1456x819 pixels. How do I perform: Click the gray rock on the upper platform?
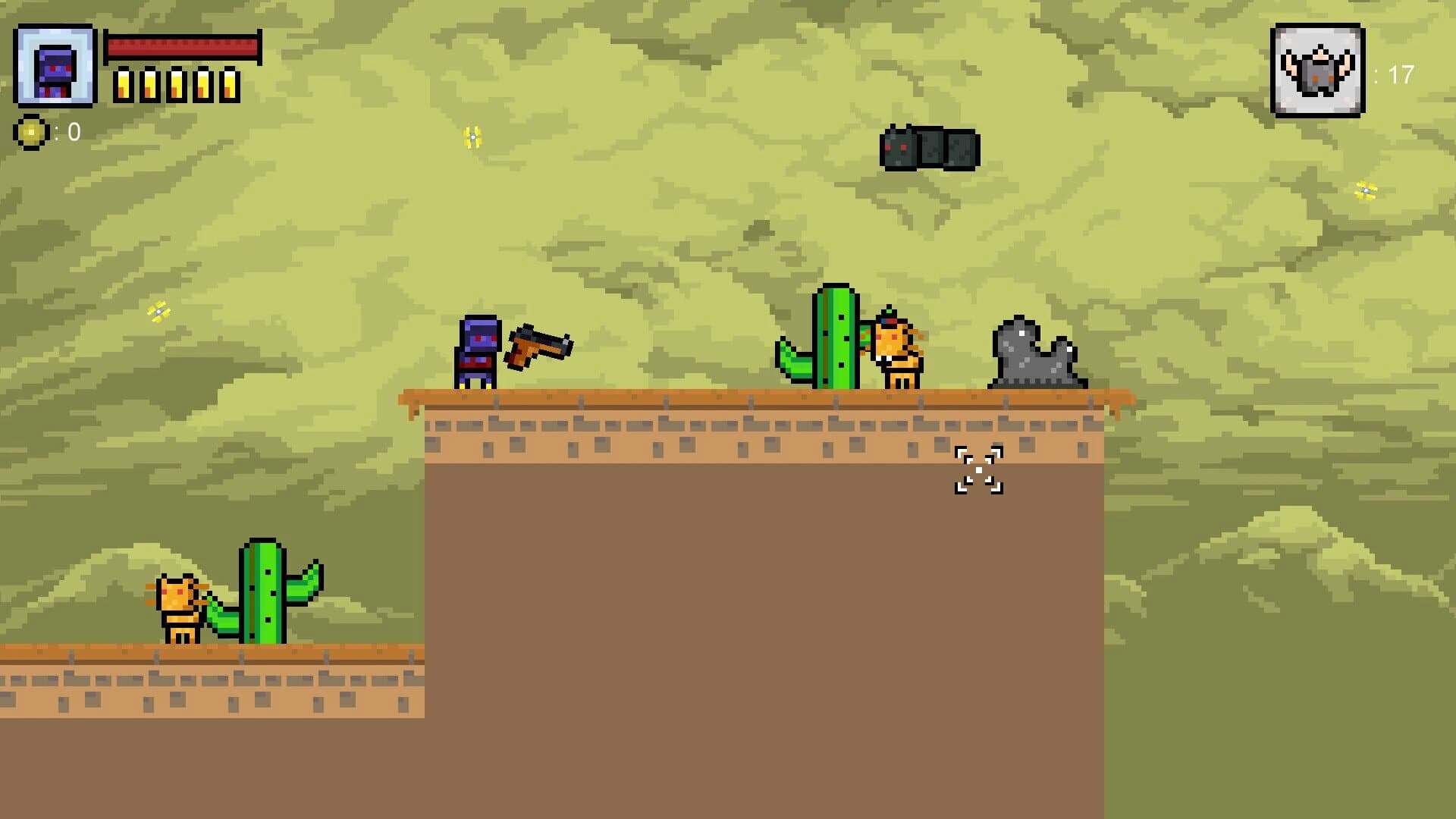pyautogui.click(x=1037, y=356)
